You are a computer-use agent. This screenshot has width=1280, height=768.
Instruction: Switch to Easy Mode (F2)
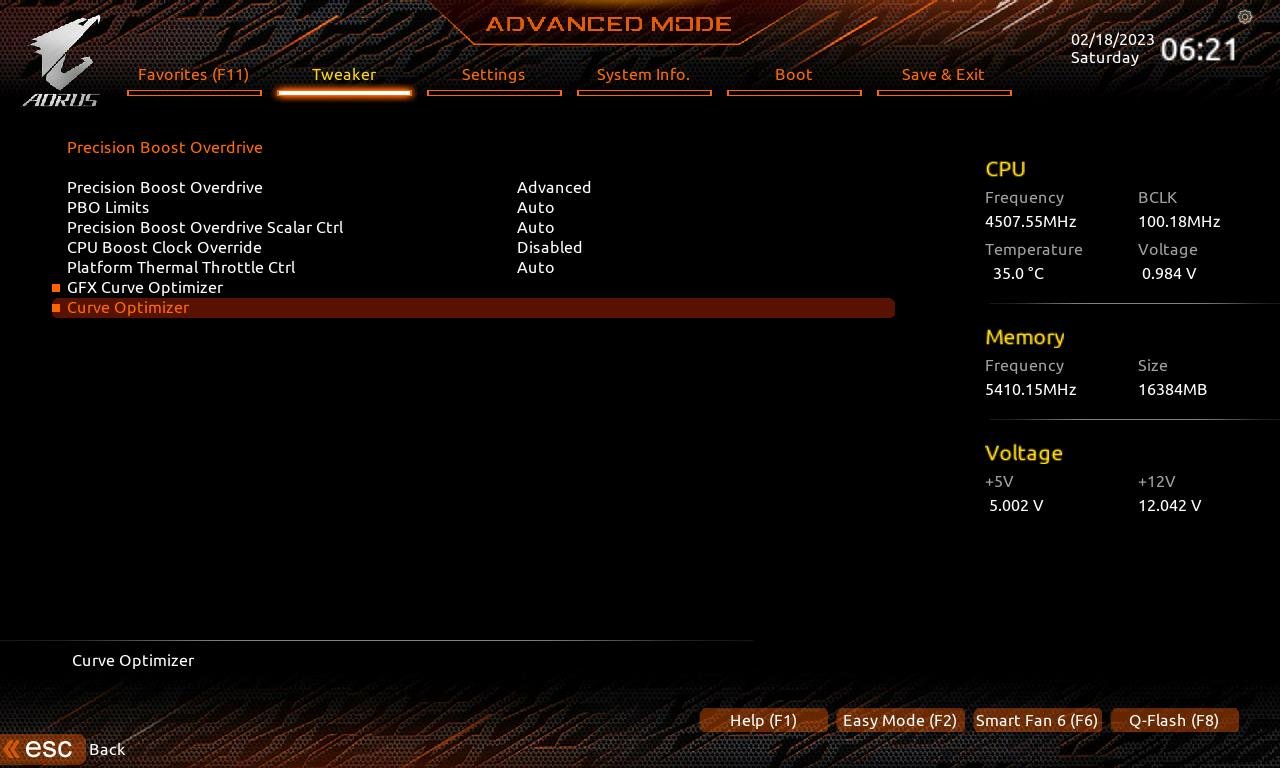point(899,720)
